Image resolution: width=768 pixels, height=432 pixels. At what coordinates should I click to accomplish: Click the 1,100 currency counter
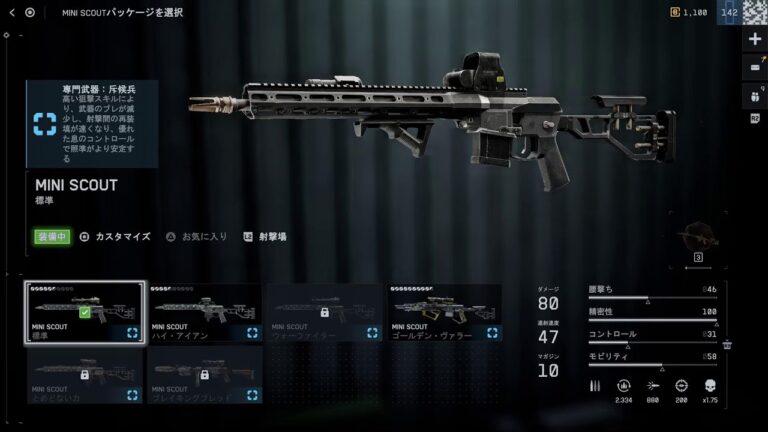tap(688, 12)
